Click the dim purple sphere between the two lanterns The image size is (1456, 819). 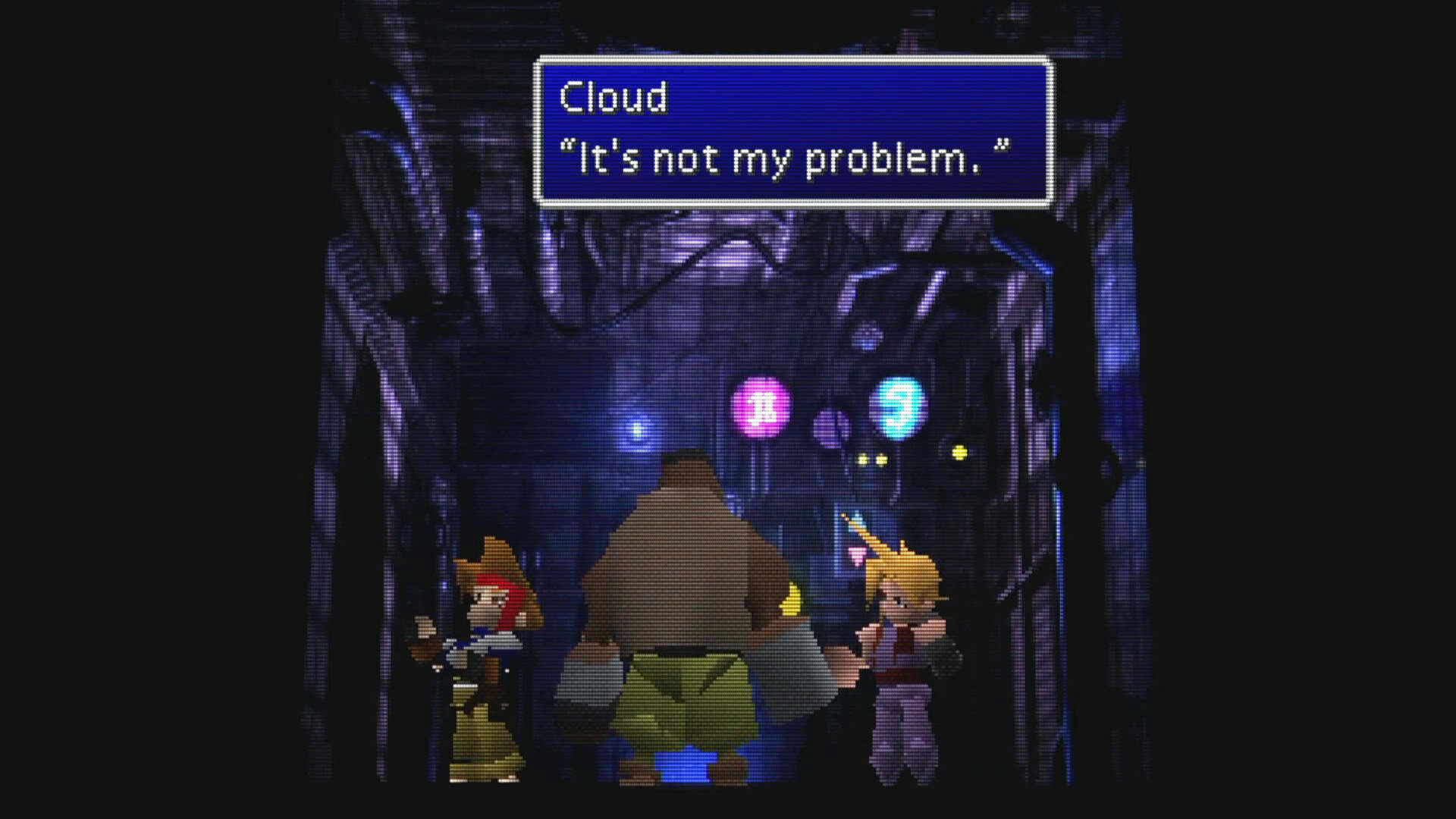[831, 427]
